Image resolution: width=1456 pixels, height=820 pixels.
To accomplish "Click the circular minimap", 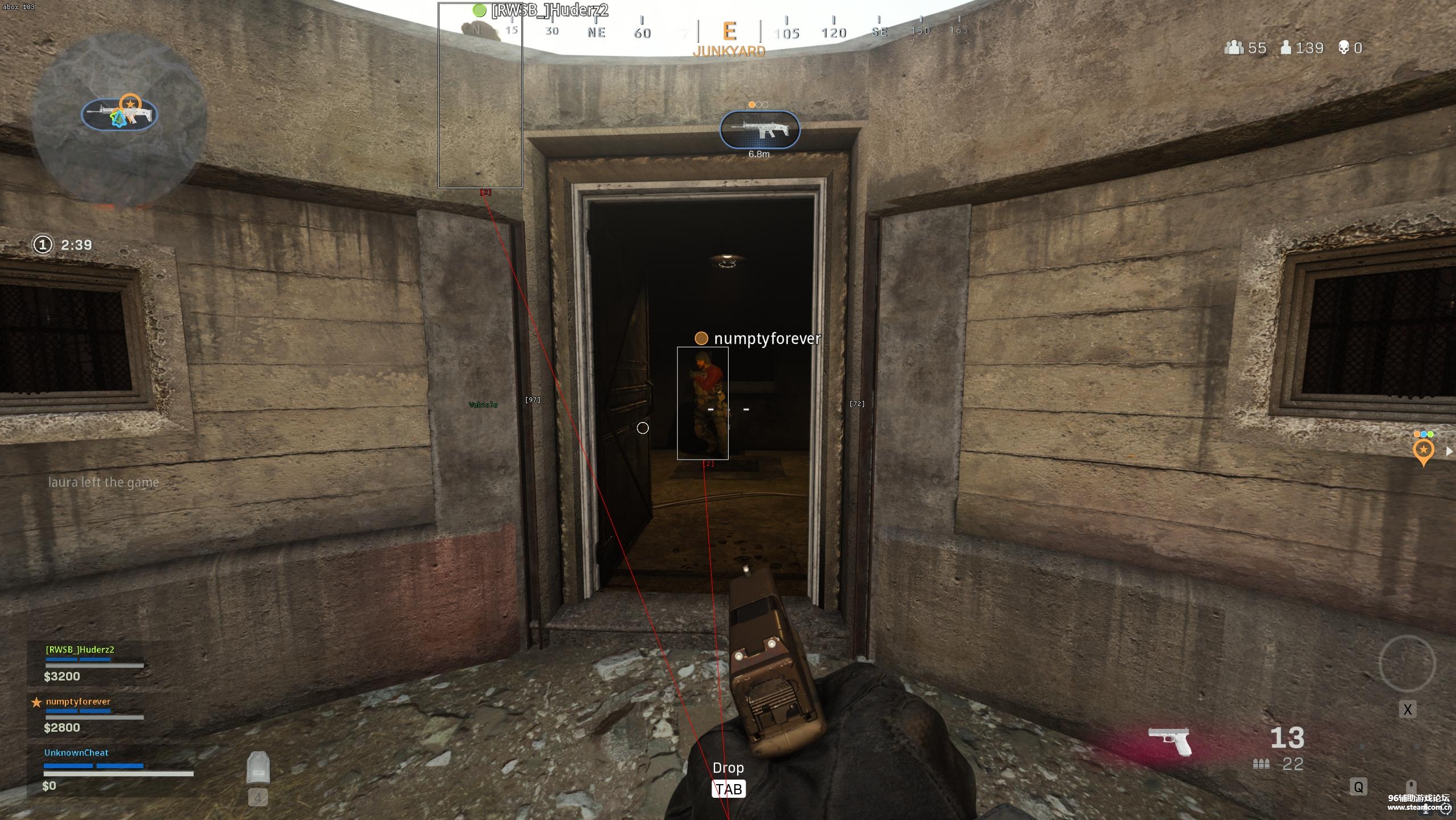I will pyautogui.click(x=118, y=118).
